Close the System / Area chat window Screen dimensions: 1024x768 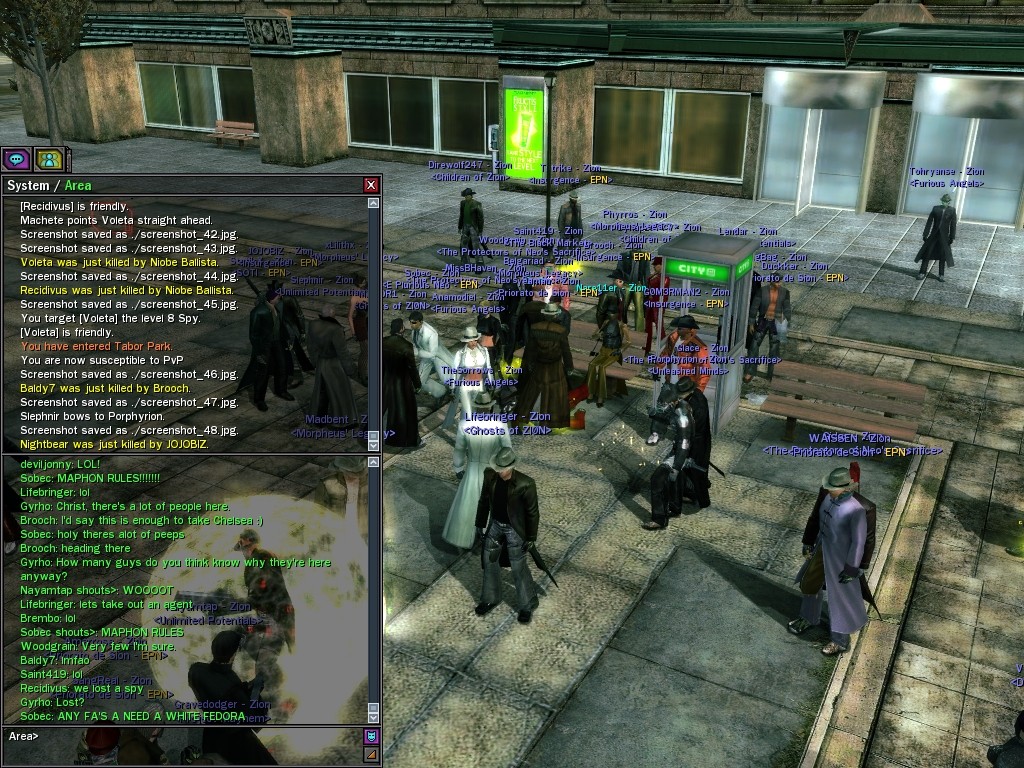pyautogui.click(x=371, y=185)
